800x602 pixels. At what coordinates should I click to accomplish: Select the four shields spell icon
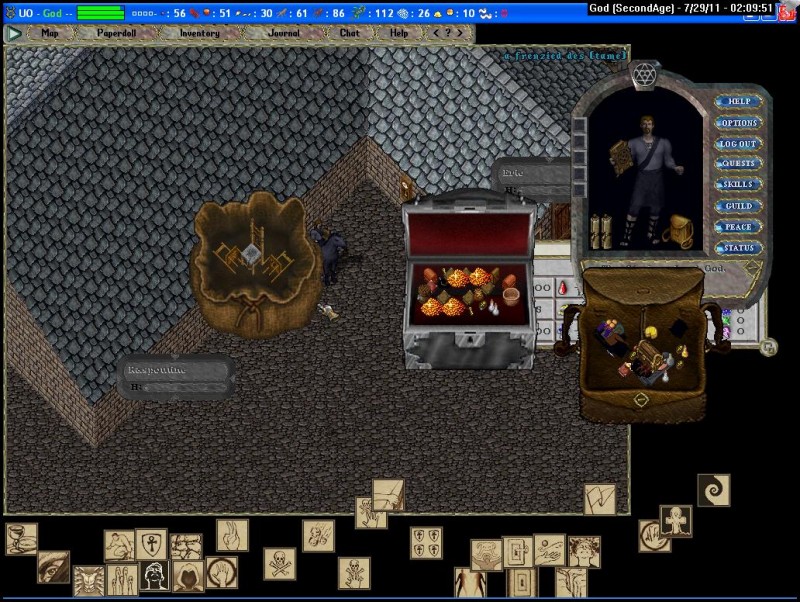click(x=426, y=543)
